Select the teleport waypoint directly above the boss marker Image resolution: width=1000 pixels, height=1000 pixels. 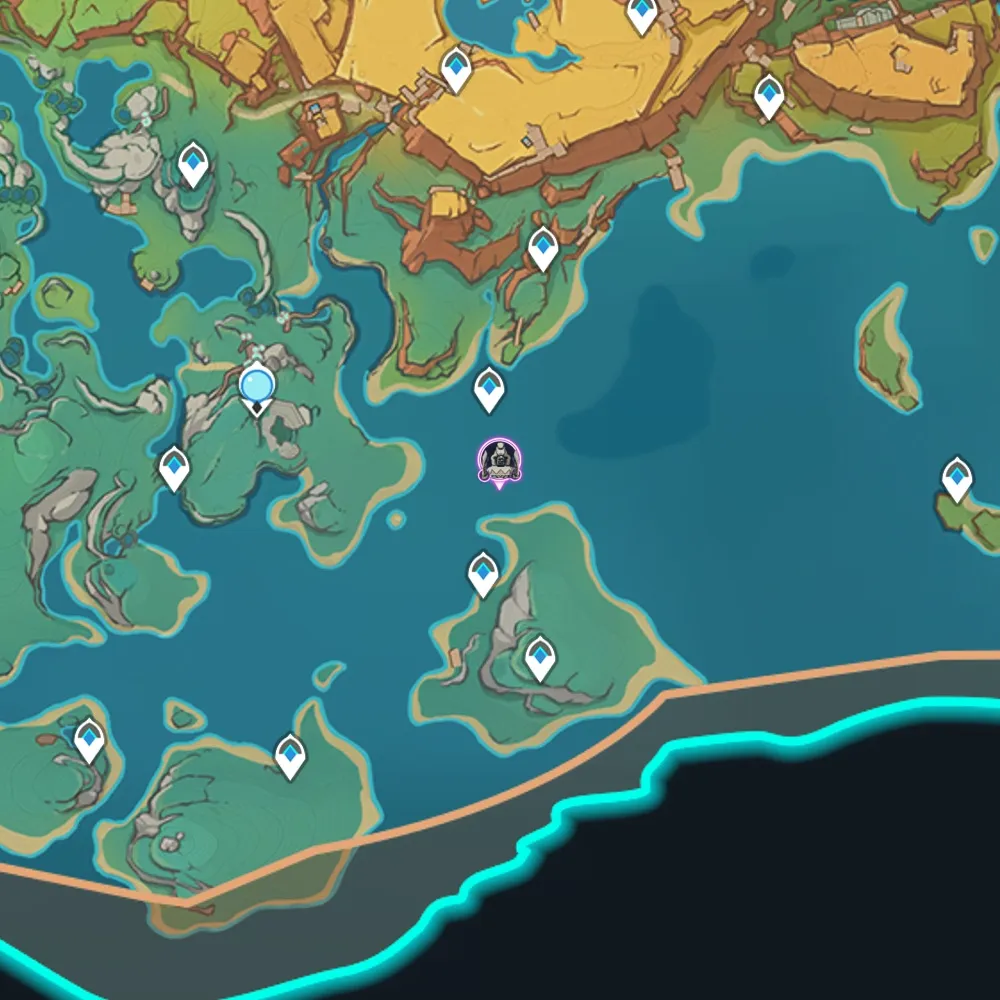(x=489, y=388)
